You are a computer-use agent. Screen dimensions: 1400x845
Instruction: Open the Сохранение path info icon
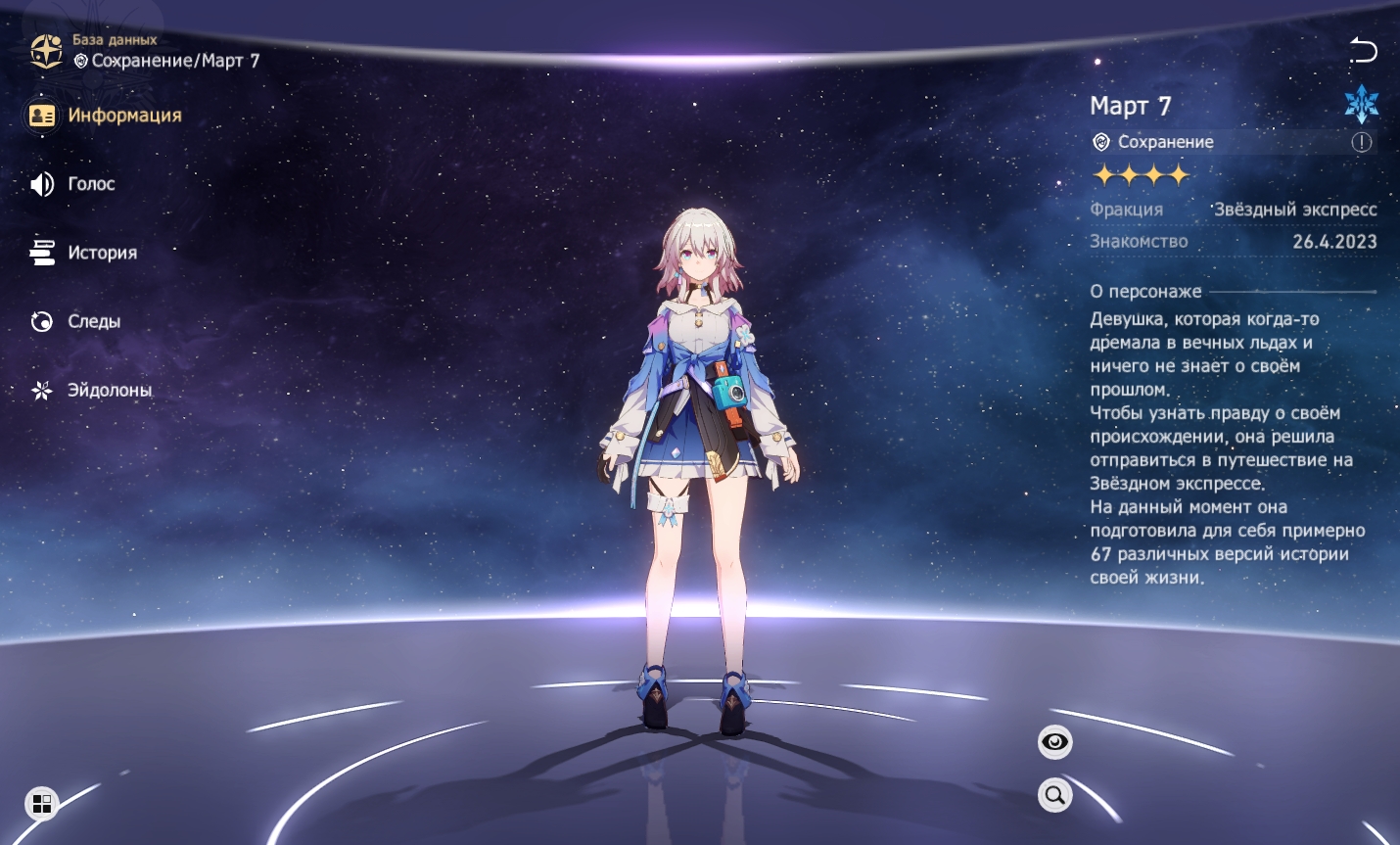[x=1362, y=142]
